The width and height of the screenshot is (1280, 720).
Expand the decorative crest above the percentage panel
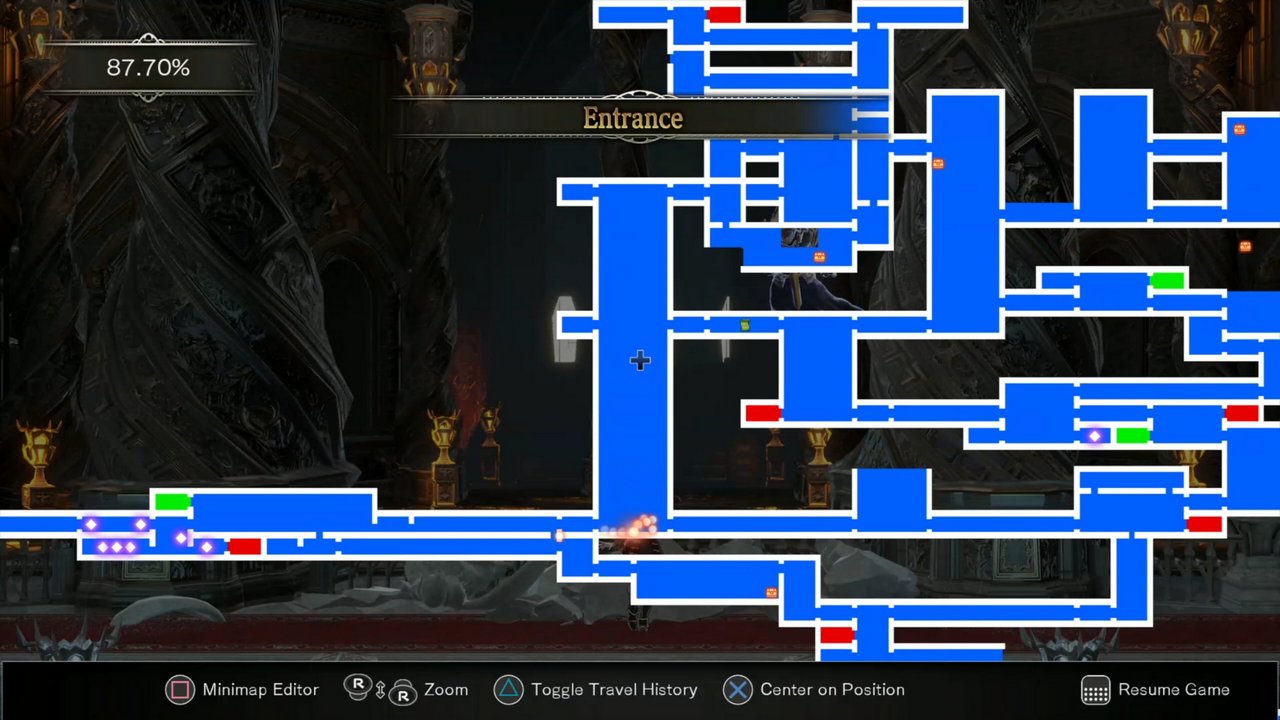[148, 38]
